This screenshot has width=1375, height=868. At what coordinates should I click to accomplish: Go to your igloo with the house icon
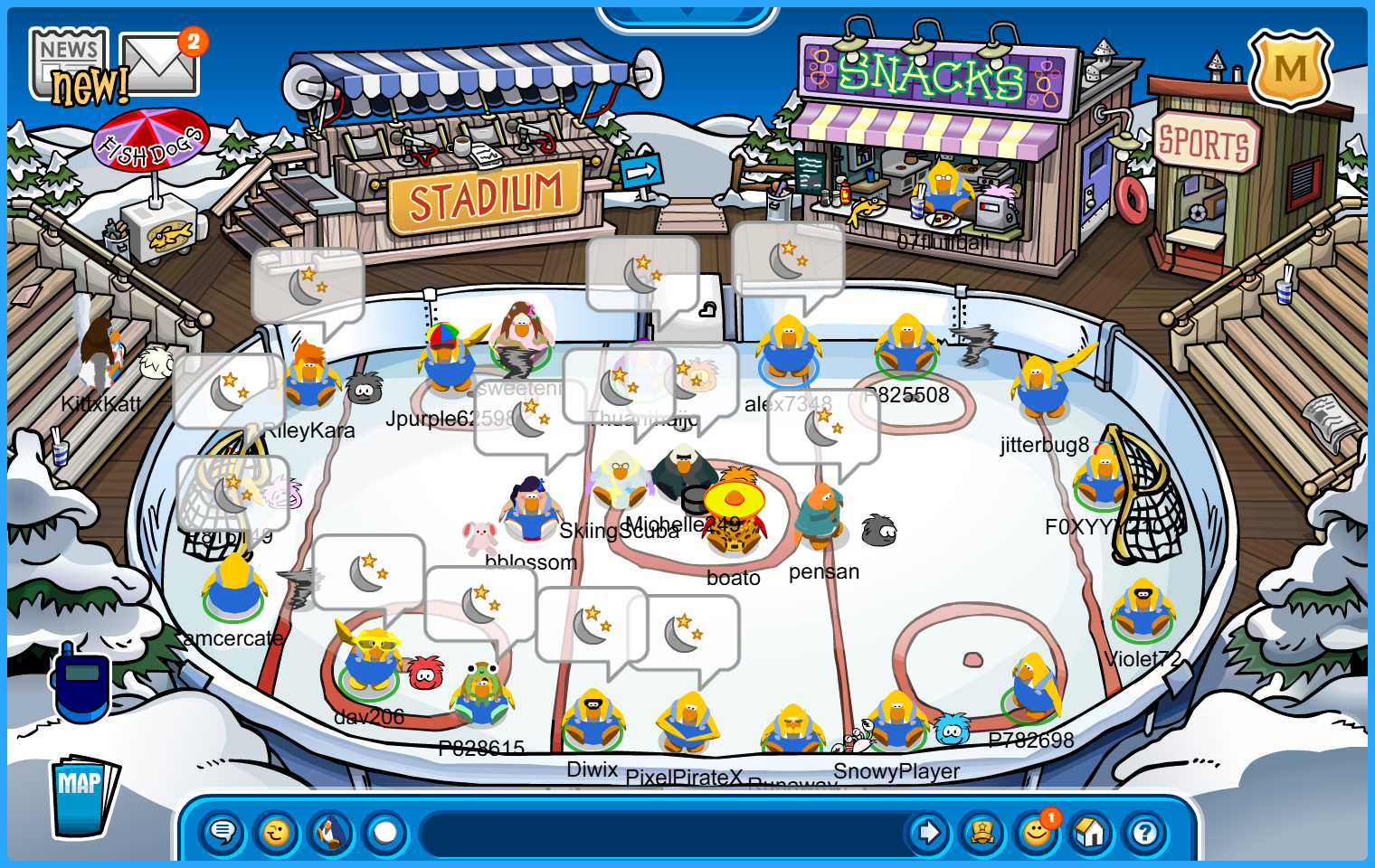1091,832
